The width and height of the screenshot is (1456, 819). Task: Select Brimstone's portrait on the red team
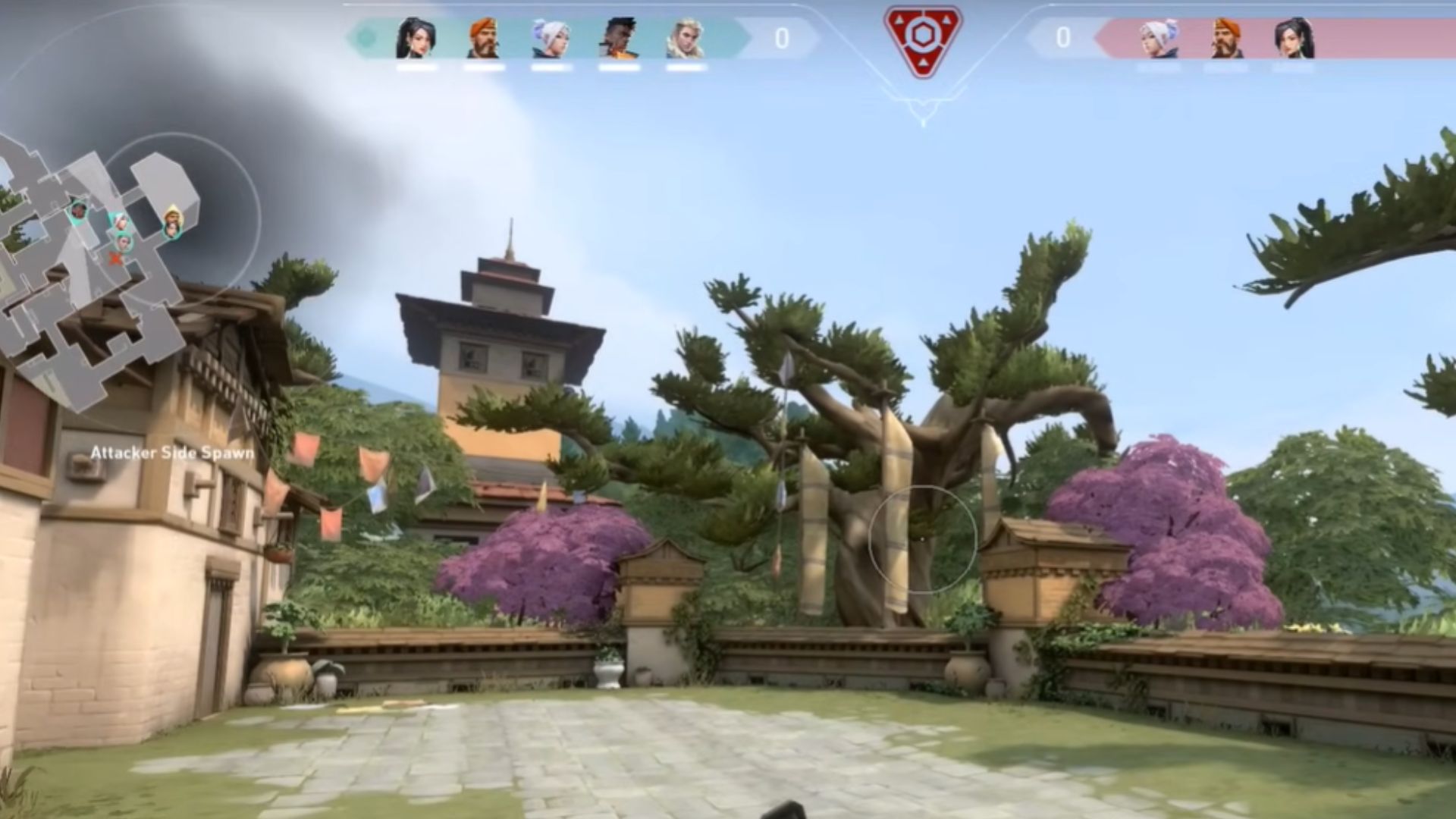[x=1225, y=38]
